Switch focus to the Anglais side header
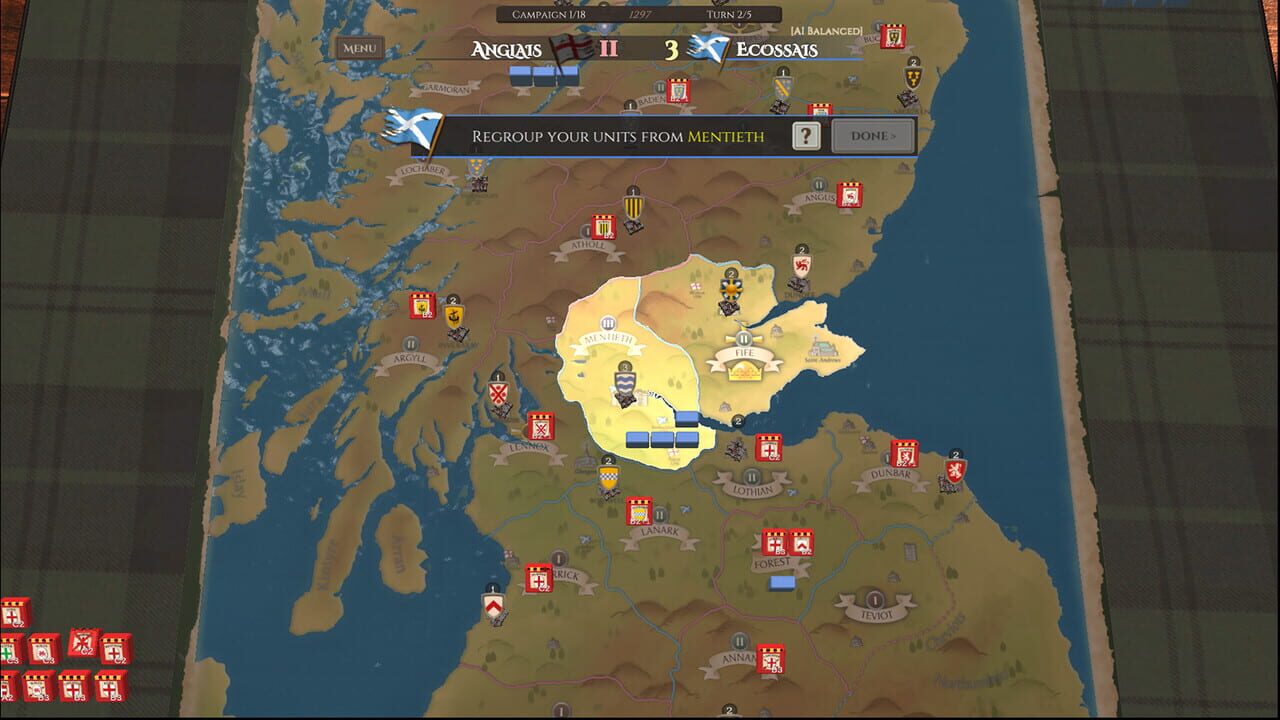 508,46
